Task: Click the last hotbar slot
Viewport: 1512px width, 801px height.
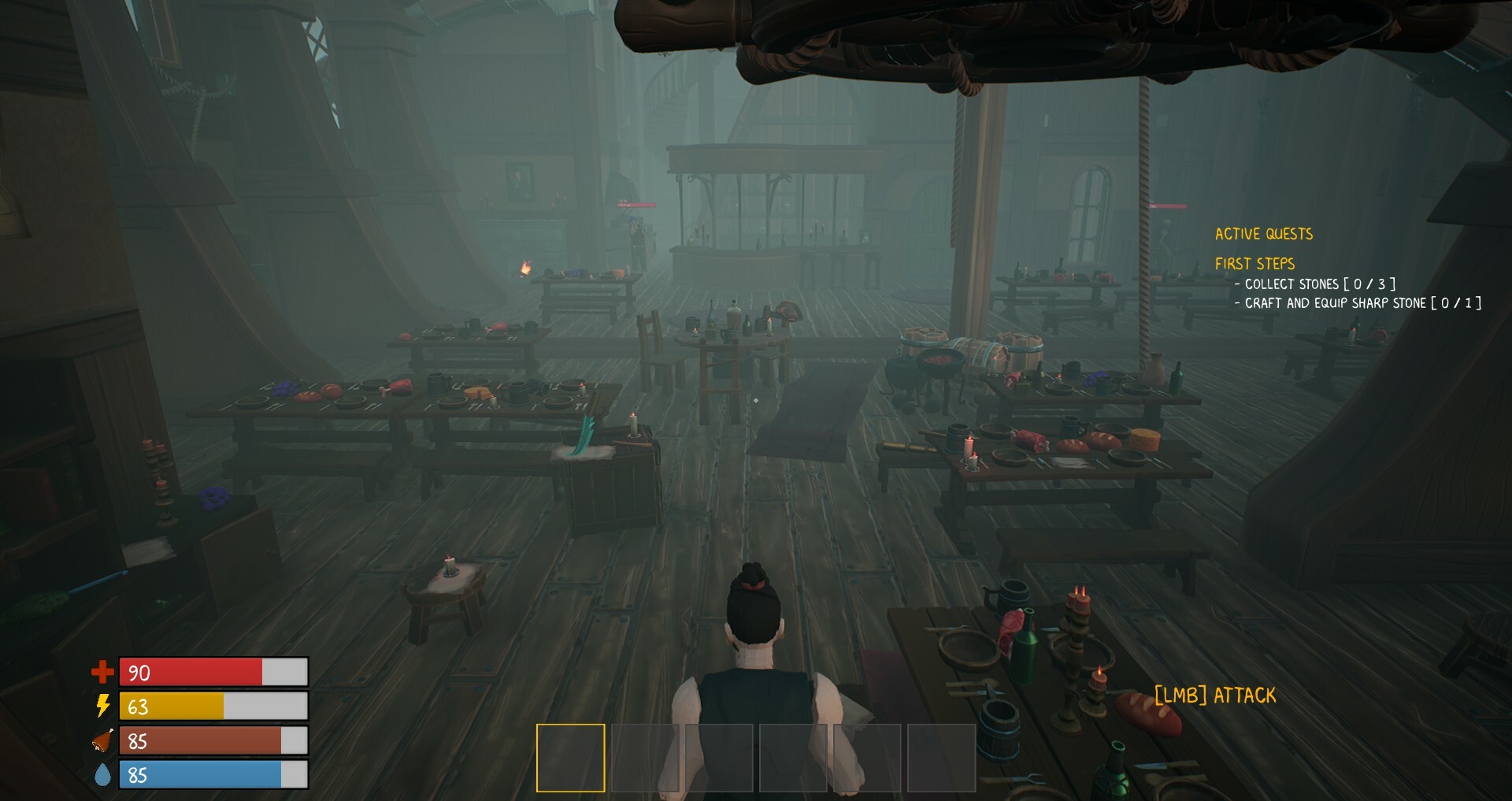Action: tap(943, 758)
